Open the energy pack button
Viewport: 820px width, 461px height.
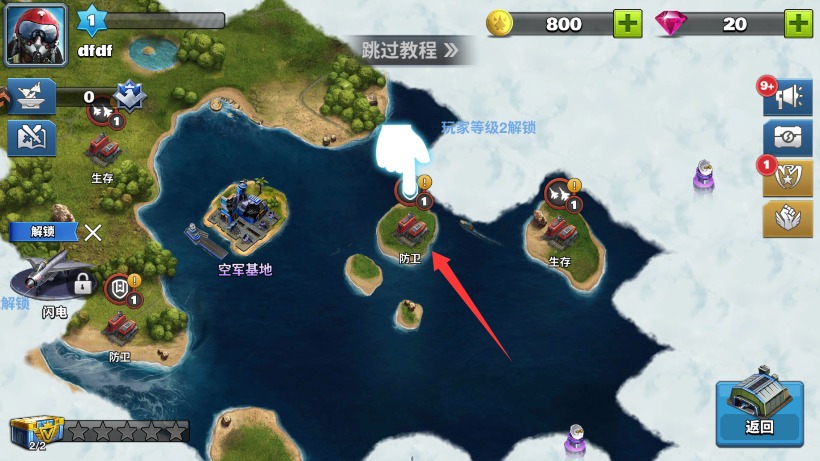point(787,138)
